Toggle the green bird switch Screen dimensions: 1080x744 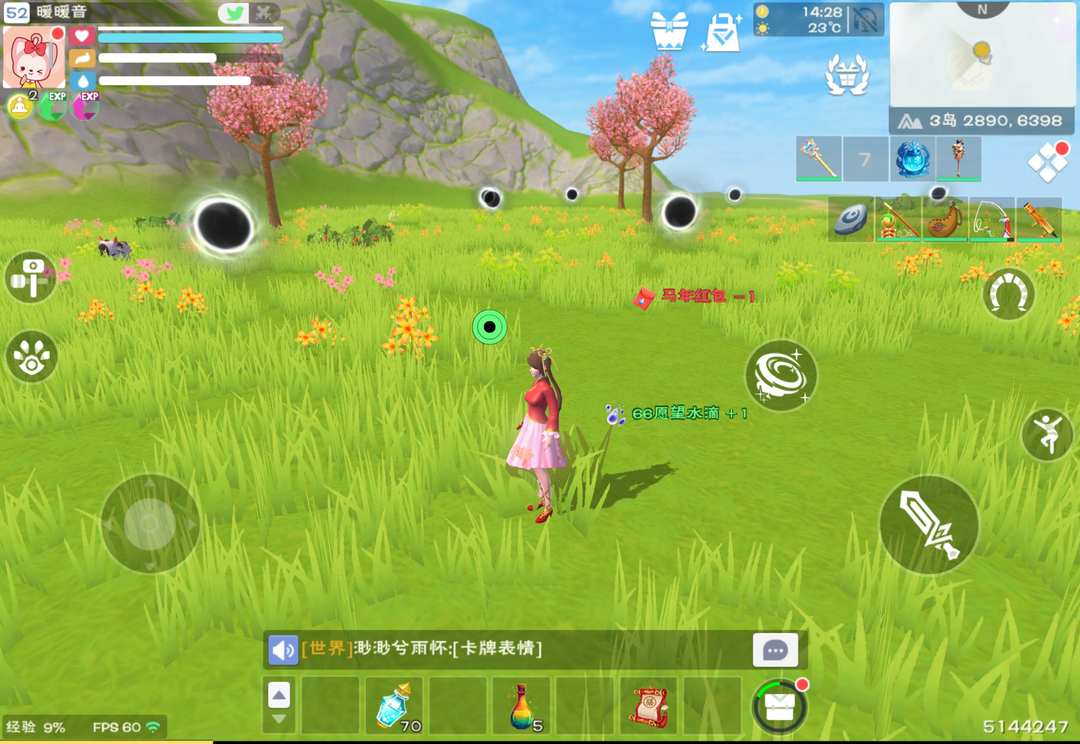coord(233,13)
